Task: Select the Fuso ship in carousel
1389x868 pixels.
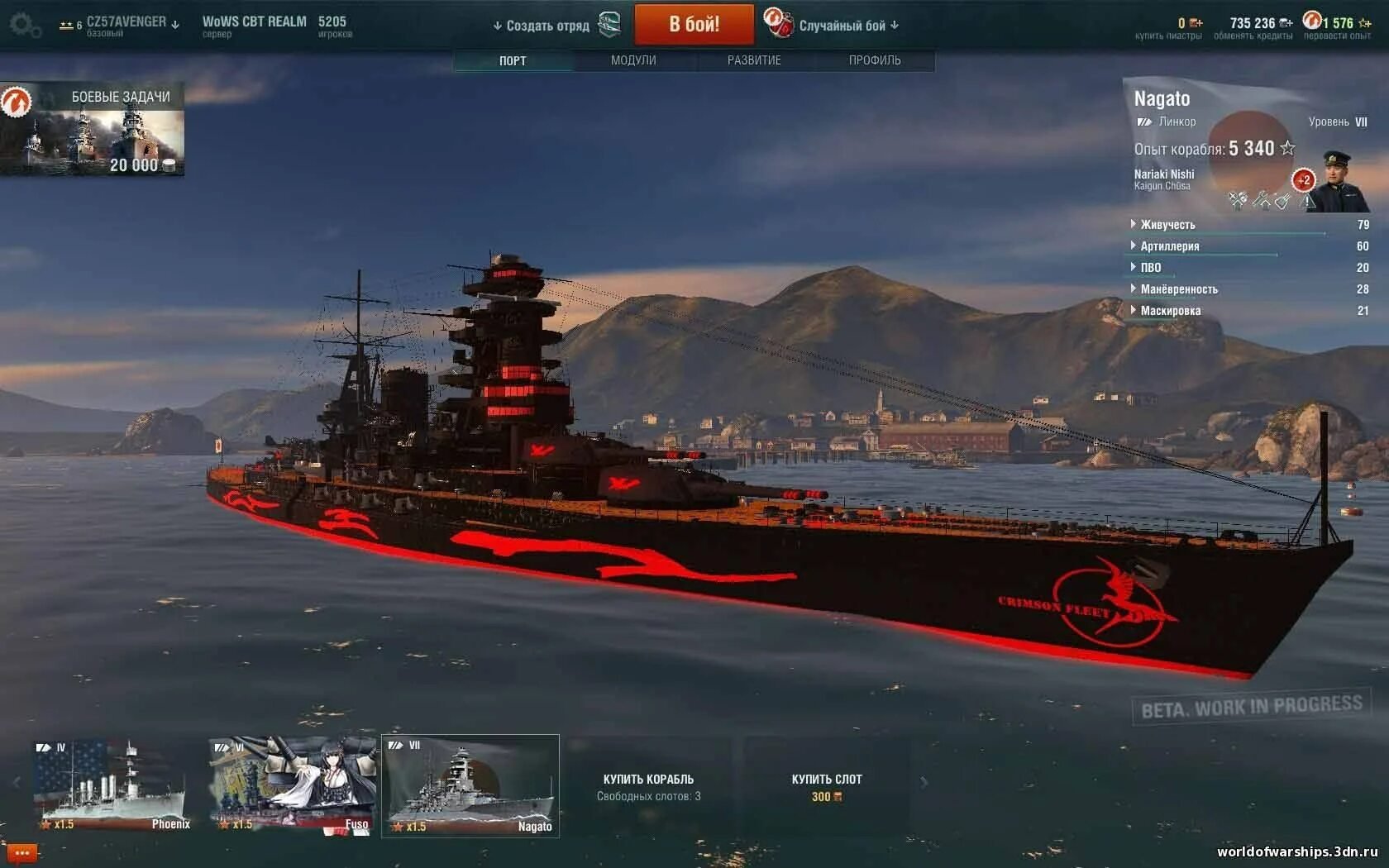Action: point(292,785)
